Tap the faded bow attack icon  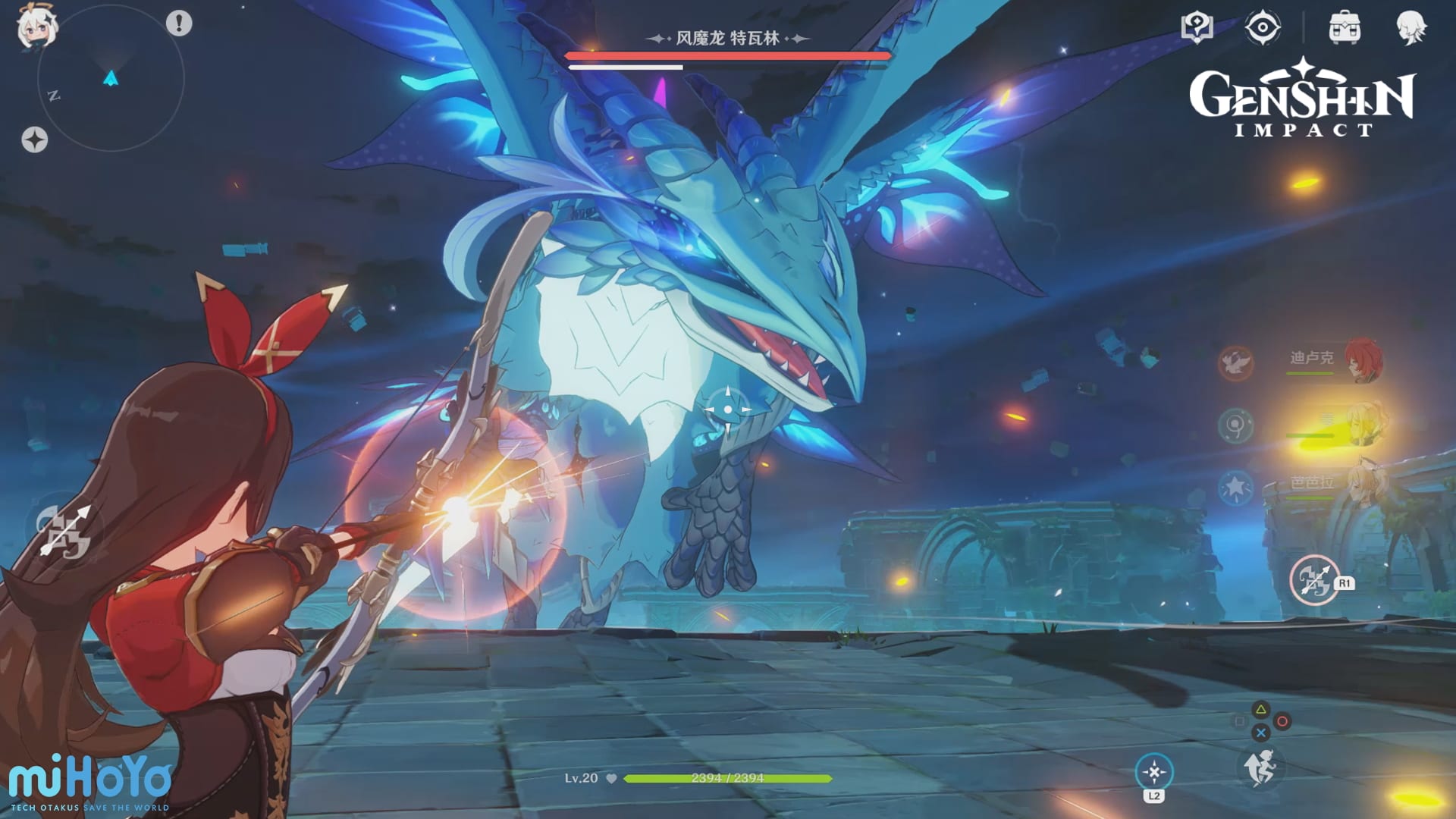pos(64,531)
